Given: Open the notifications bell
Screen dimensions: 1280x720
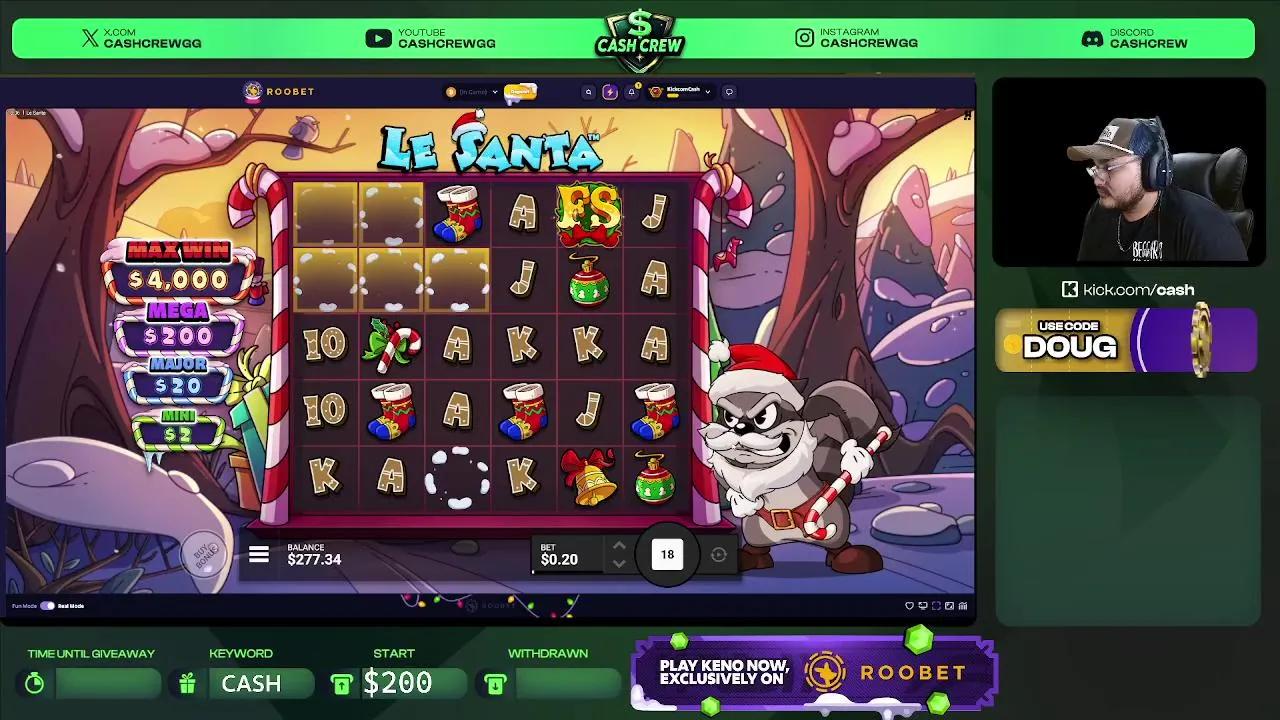Looking at the screenshot, I should point(632,92).
